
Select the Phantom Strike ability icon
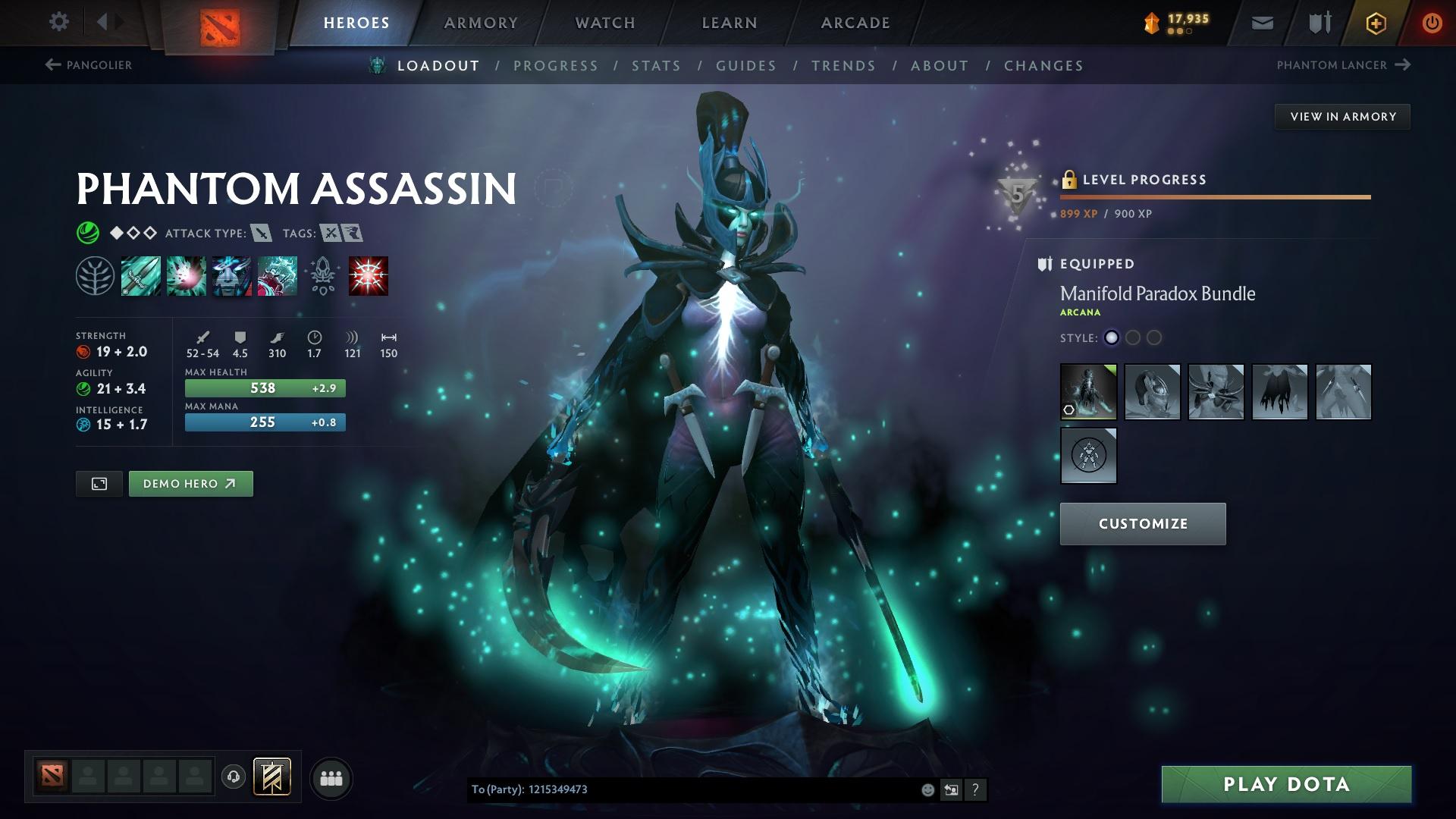(x=186, y=275)
